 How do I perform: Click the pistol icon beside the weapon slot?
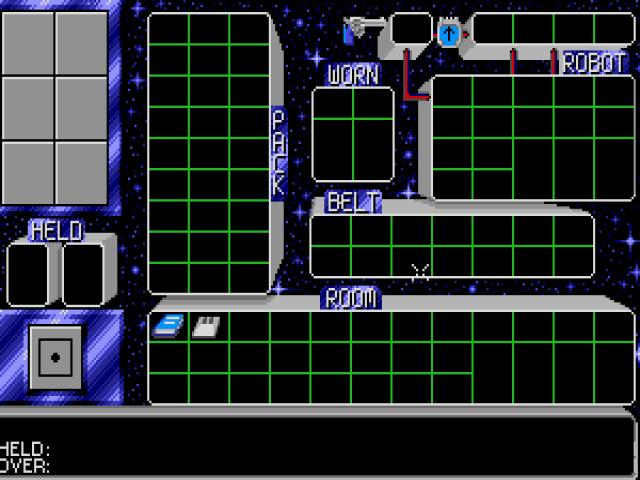(x=361, y=30)
